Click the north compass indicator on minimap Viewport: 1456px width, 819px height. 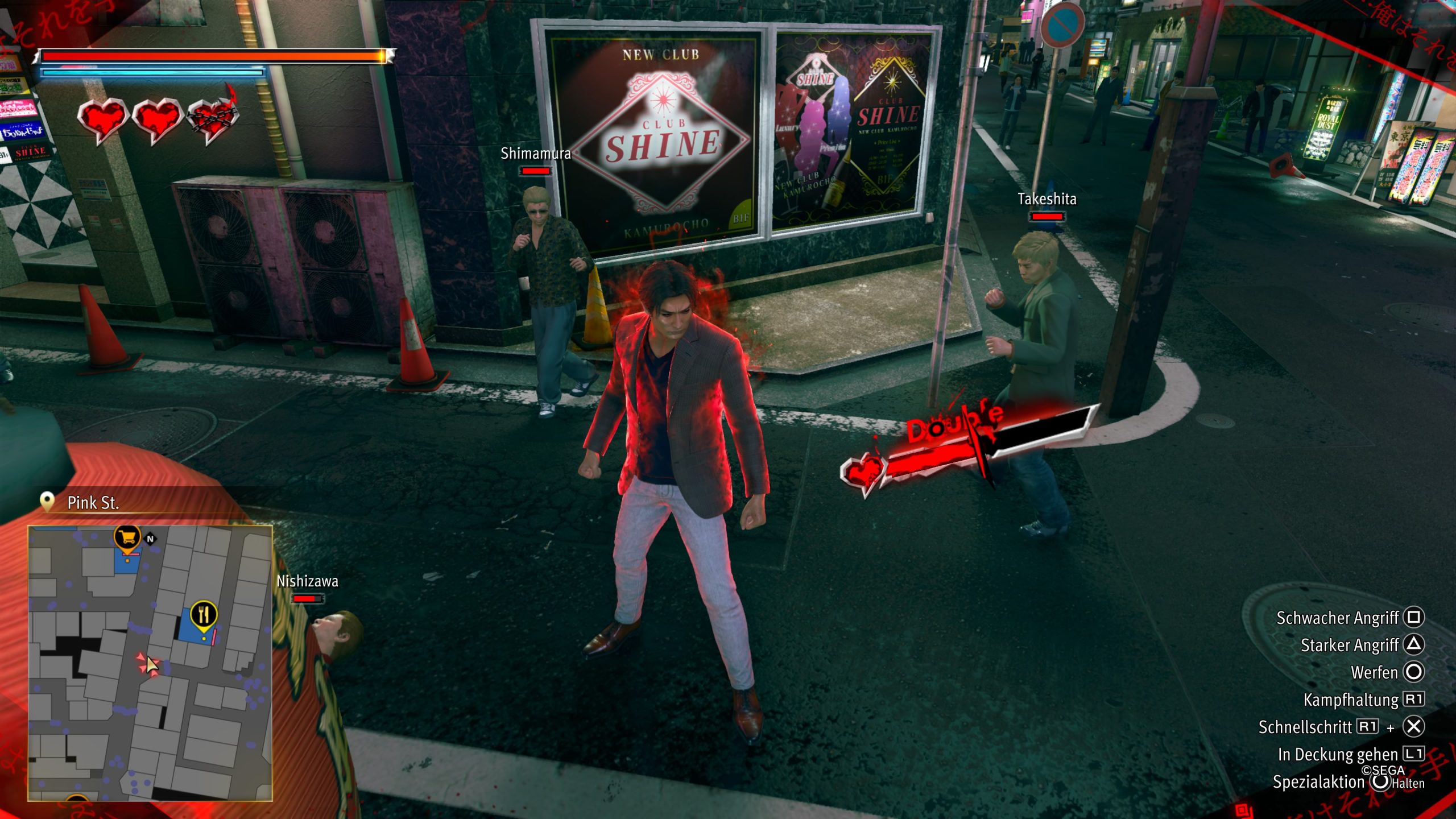pos(150,539)
